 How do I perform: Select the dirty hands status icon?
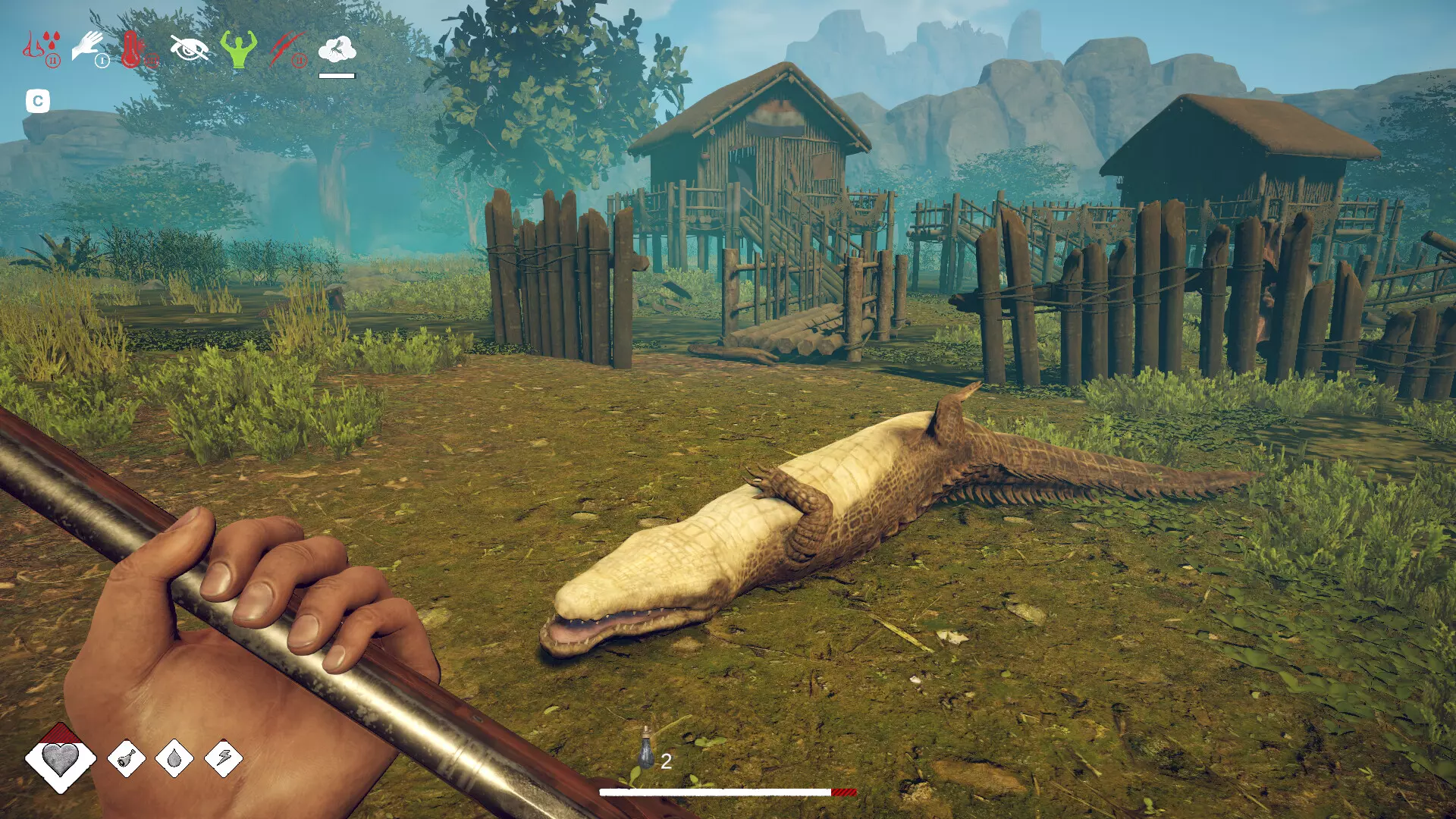tap(87, 43)
